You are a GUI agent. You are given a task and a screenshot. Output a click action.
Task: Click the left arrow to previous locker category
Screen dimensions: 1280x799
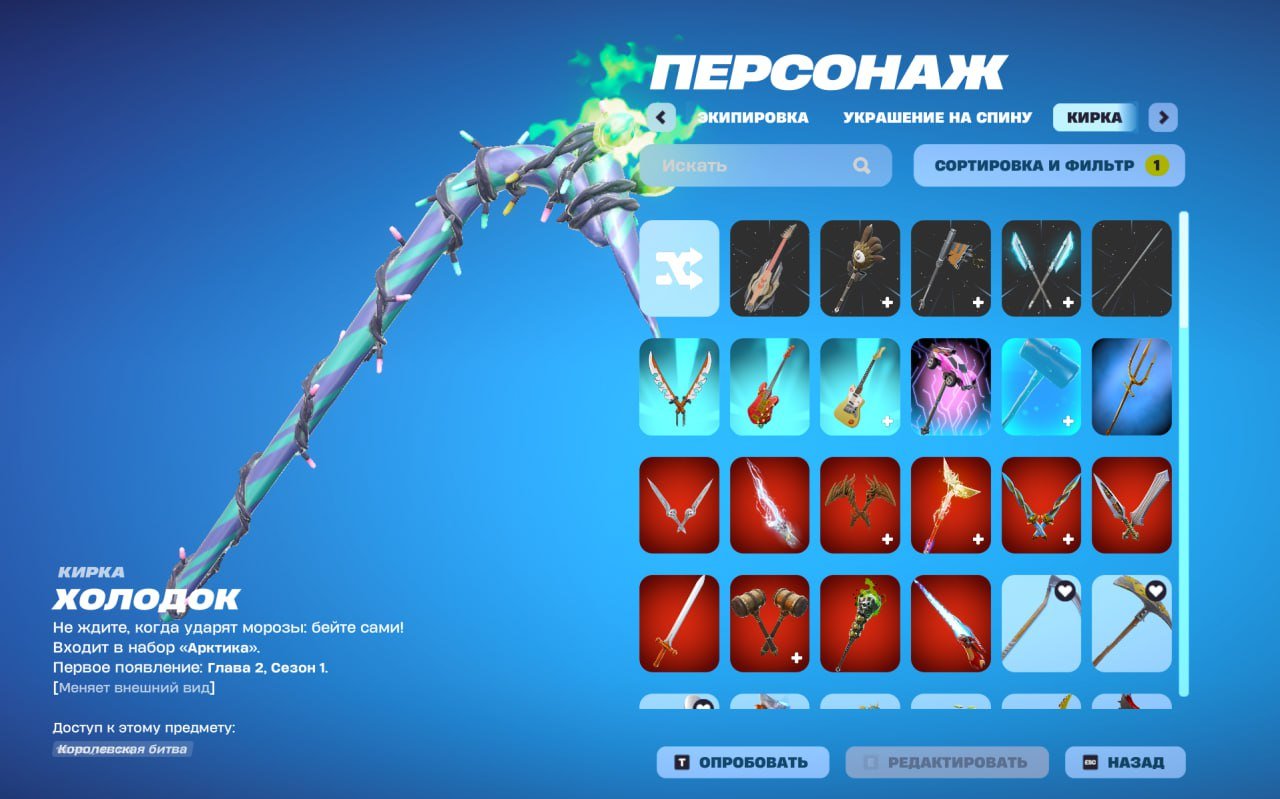(660, 117)
